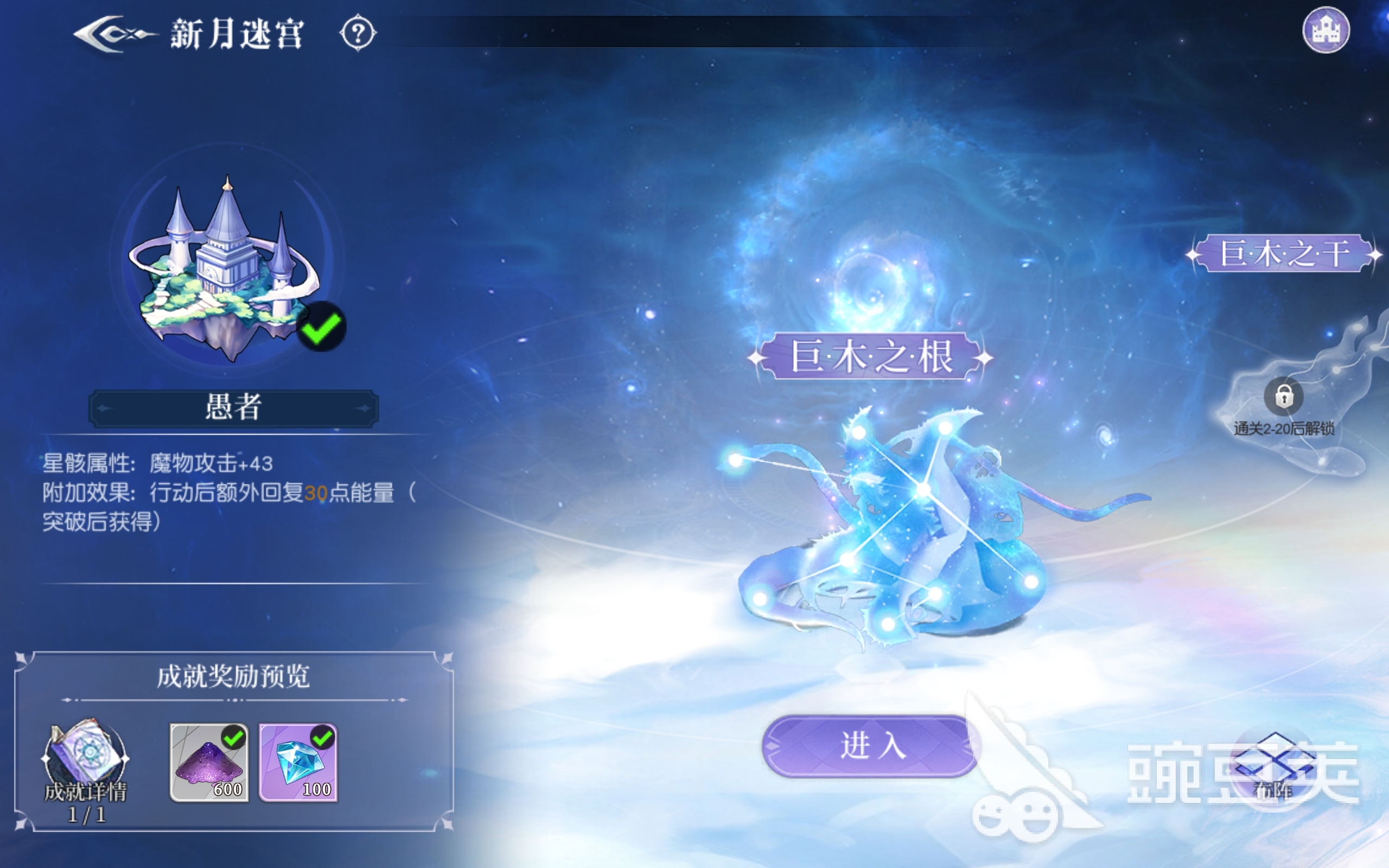Inspect the blue diamond 100 reward

pyautogui.click(x=298, y=762)
